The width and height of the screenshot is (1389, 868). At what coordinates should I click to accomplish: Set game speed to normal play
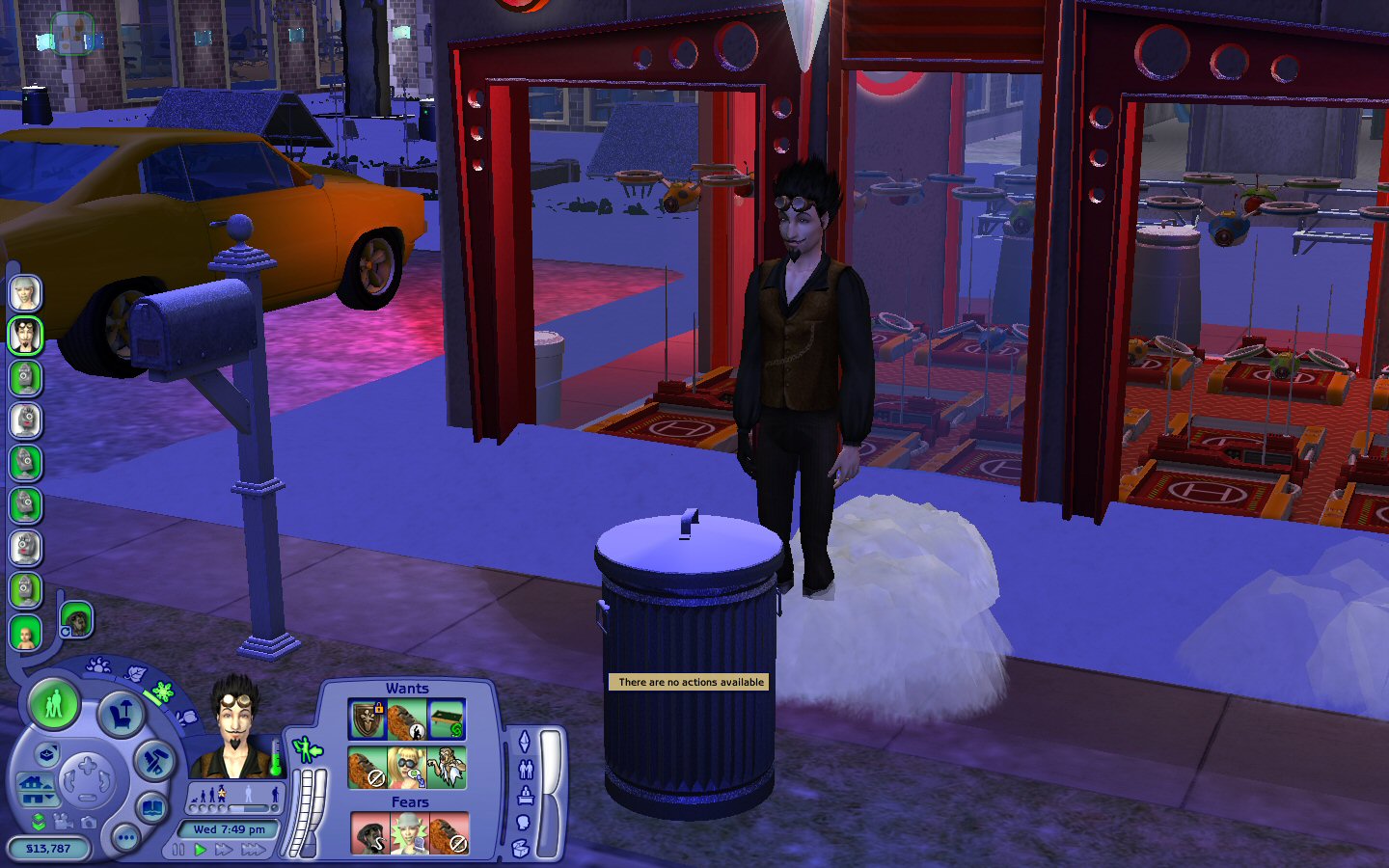pyautogui.click(x=201, y=850)
